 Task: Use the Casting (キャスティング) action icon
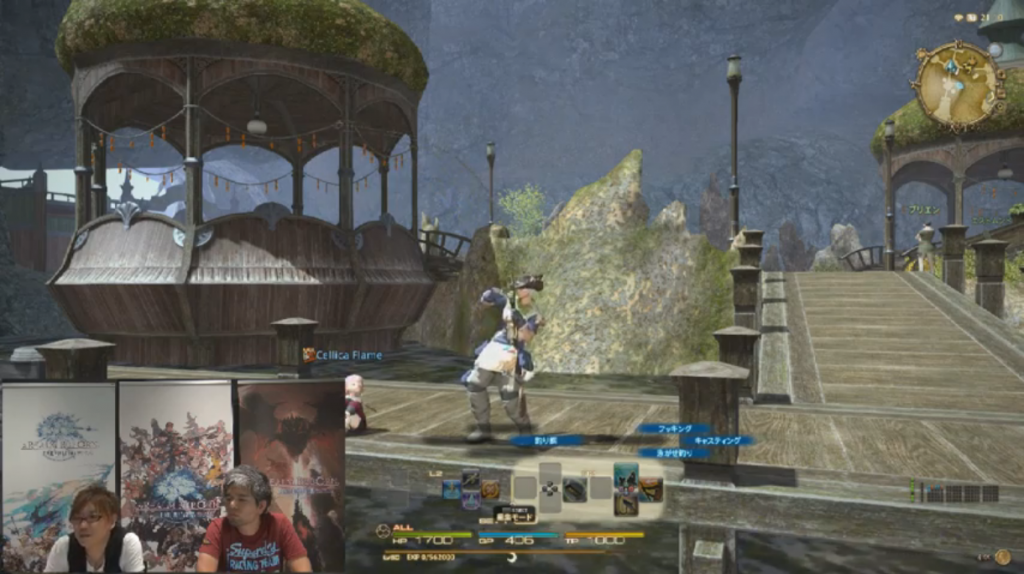click(651, 489)
